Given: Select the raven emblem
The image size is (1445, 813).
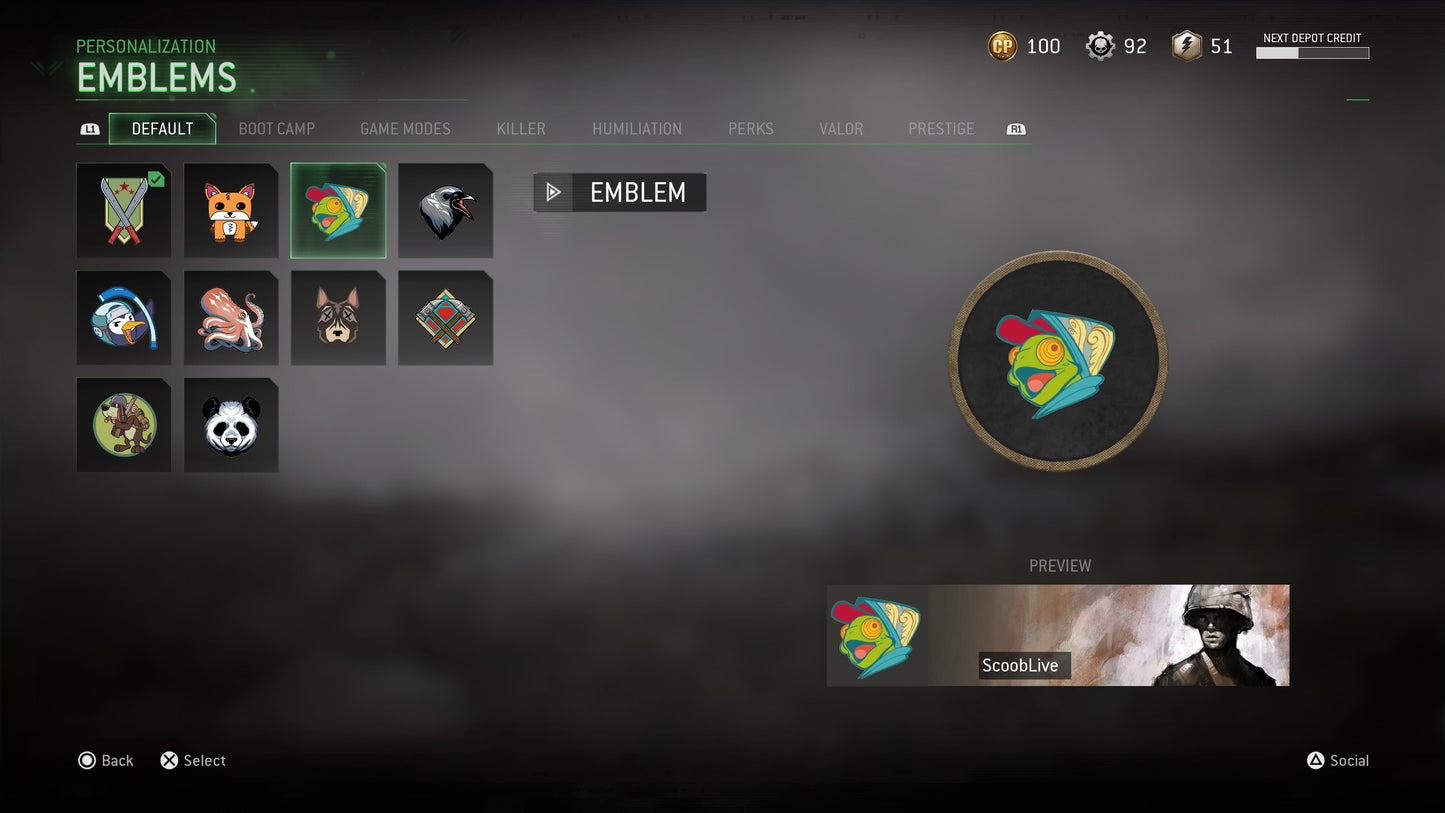Looking at the screenshot, I should pos(445,210).
